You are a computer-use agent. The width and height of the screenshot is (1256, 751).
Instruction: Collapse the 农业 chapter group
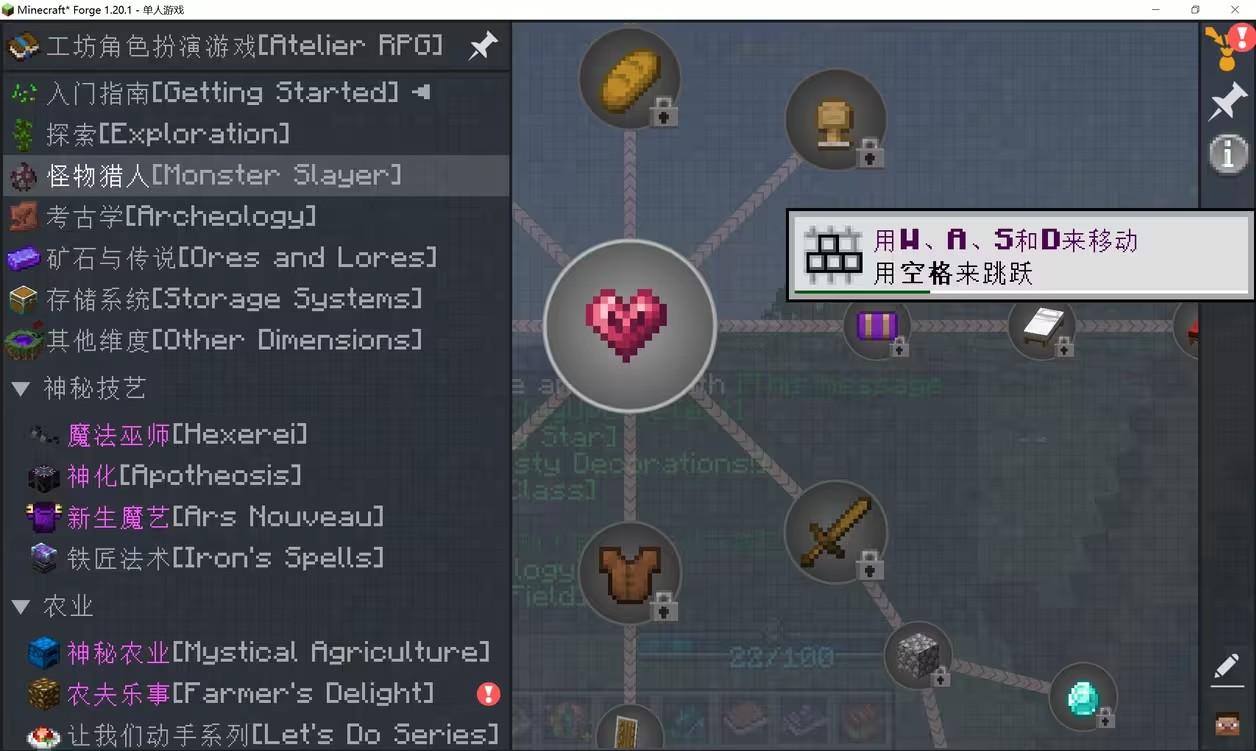tap(21, 606)
